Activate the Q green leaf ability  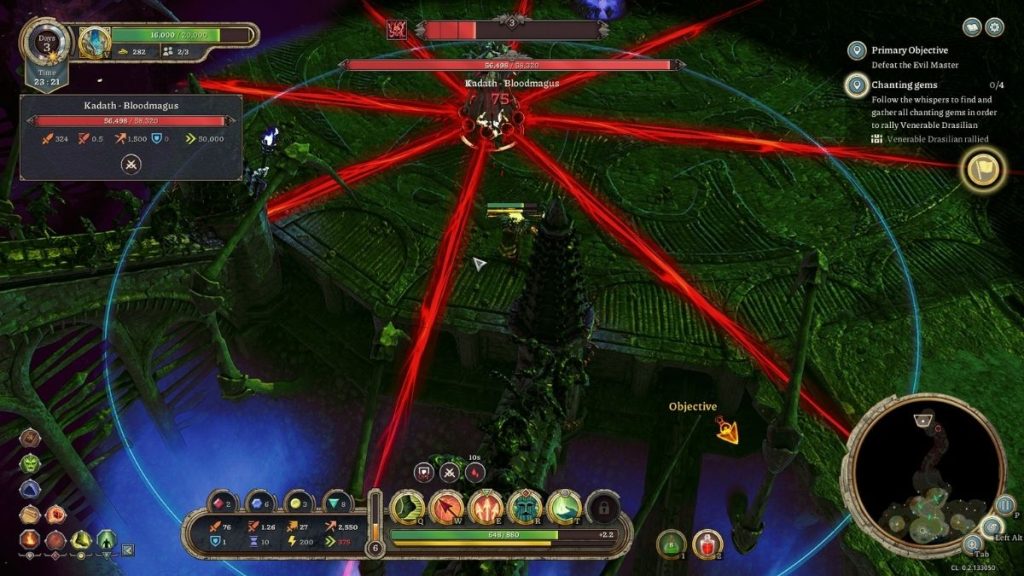click(408, 508)
